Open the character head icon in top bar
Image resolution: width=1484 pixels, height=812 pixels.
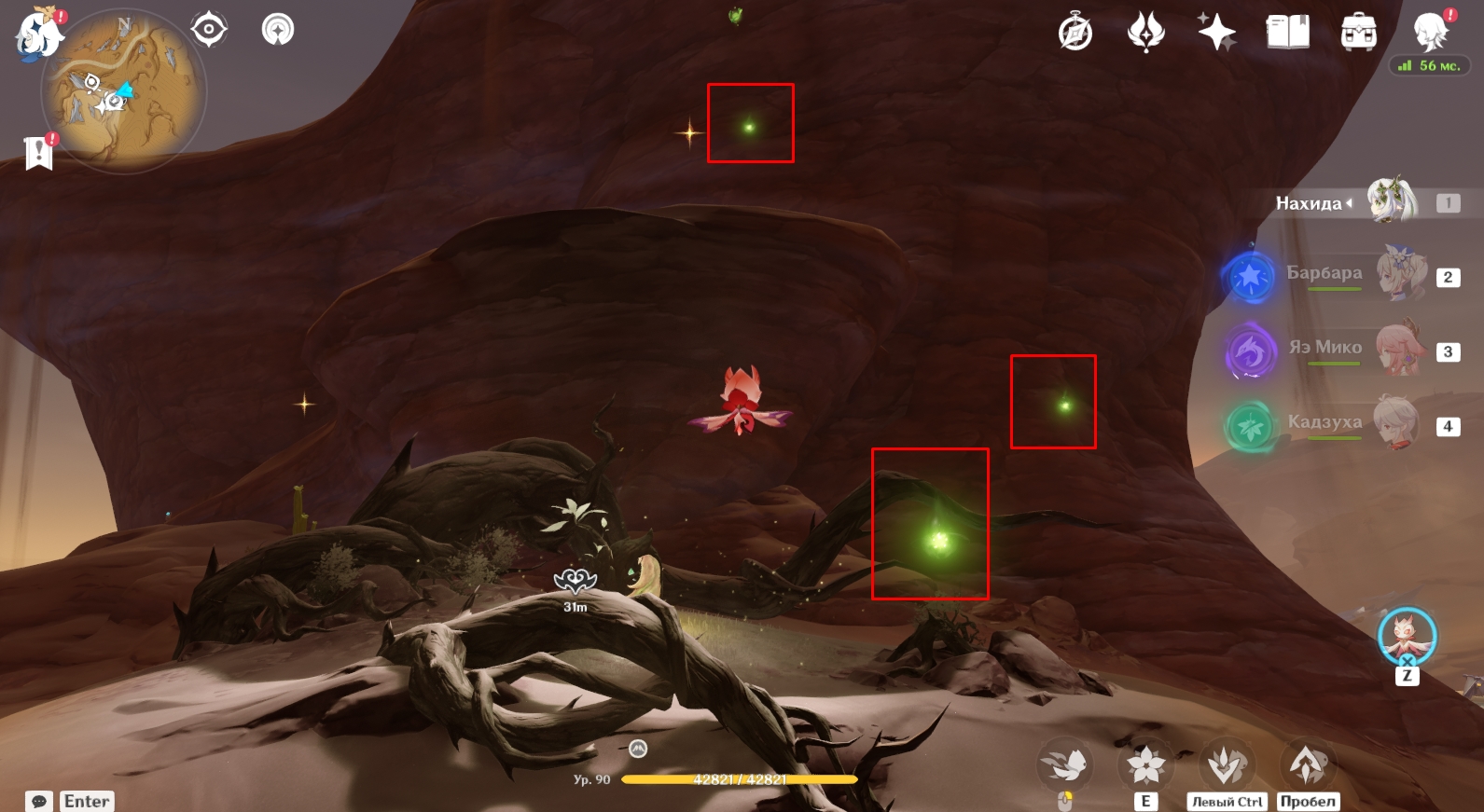click(1430, 31)
